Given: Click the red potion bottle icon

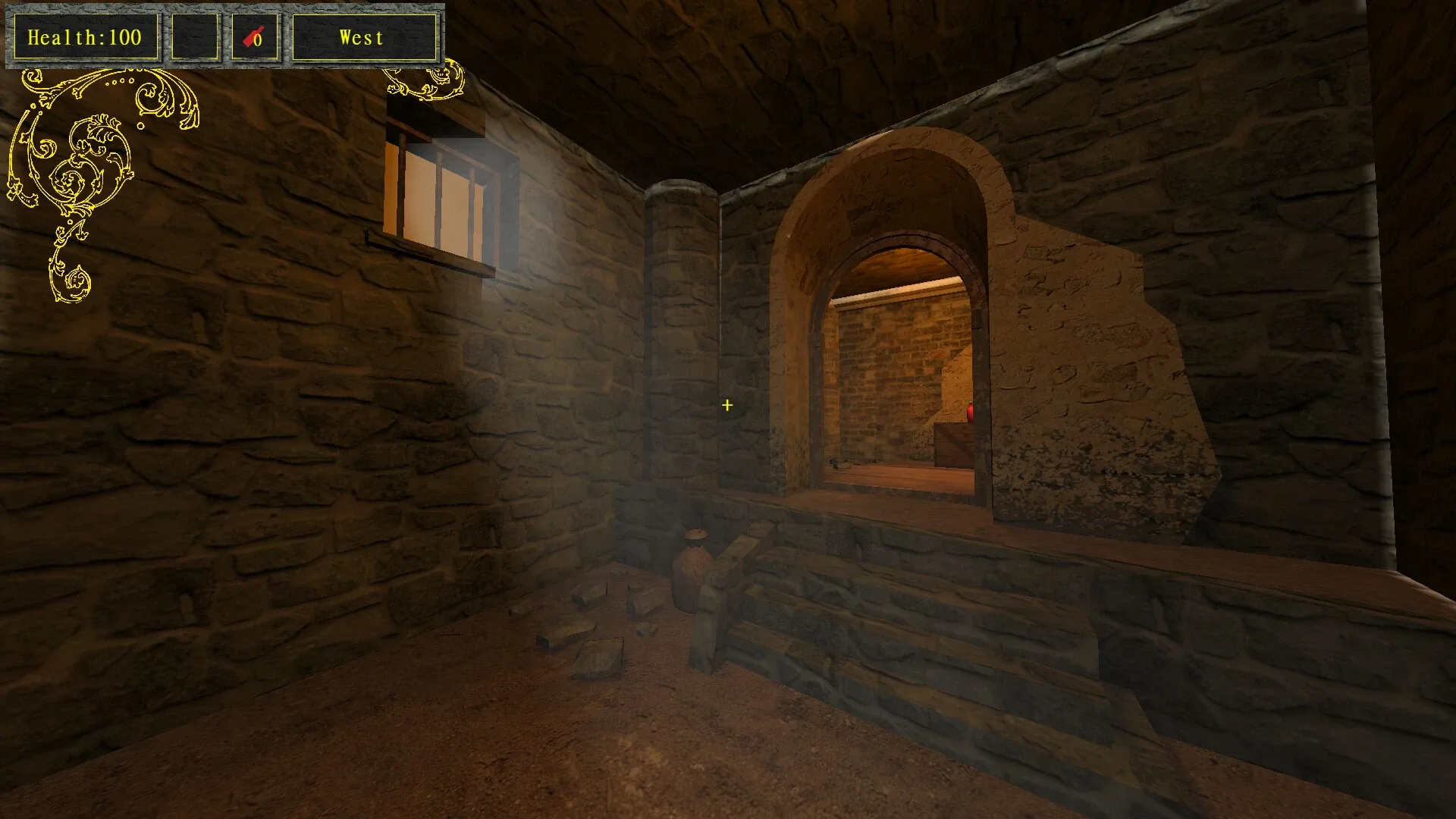Looking at the screenshot, I should click(252, 34).
